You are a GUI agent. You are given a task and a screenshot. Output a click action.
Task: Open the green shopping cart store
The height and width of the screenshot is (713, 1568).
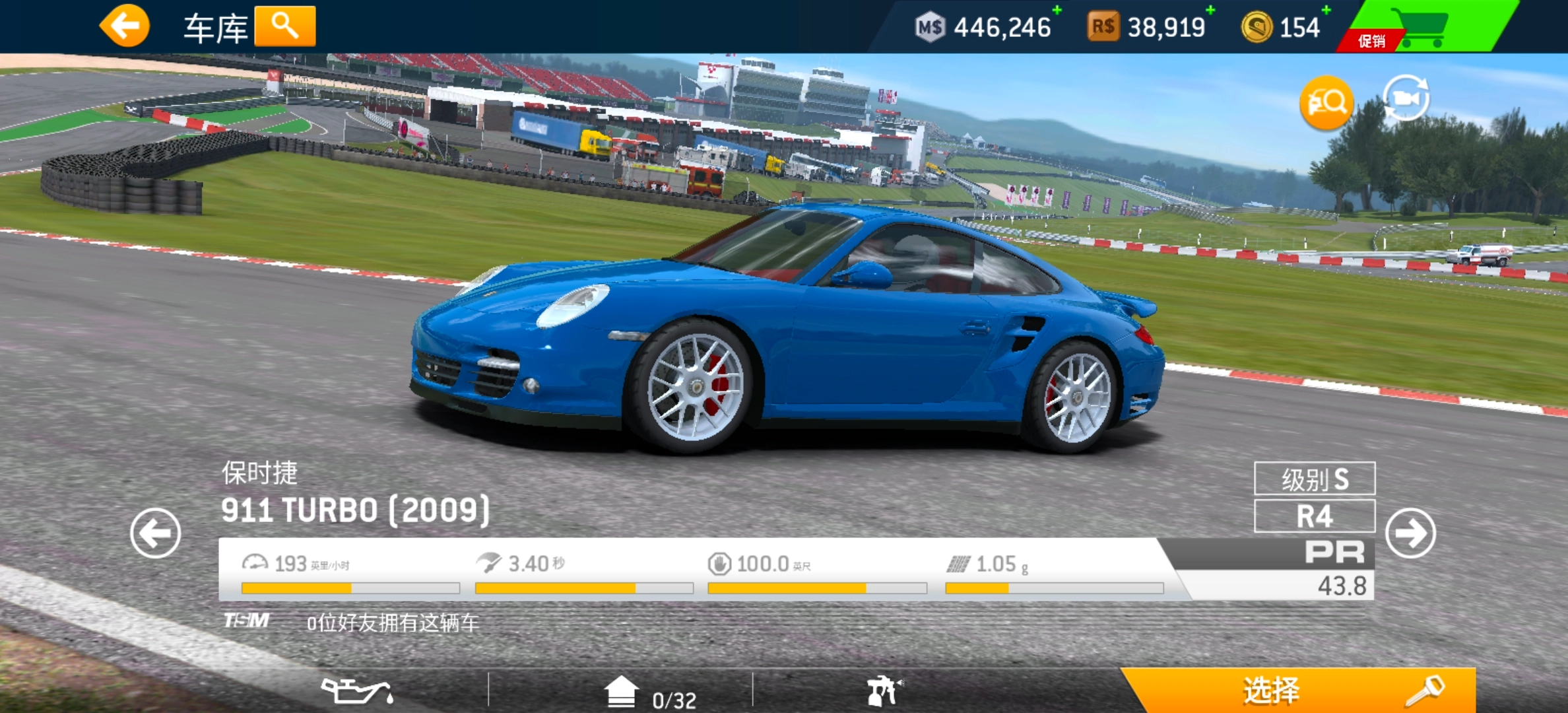pyautogui.click(x=1425, y=26)
